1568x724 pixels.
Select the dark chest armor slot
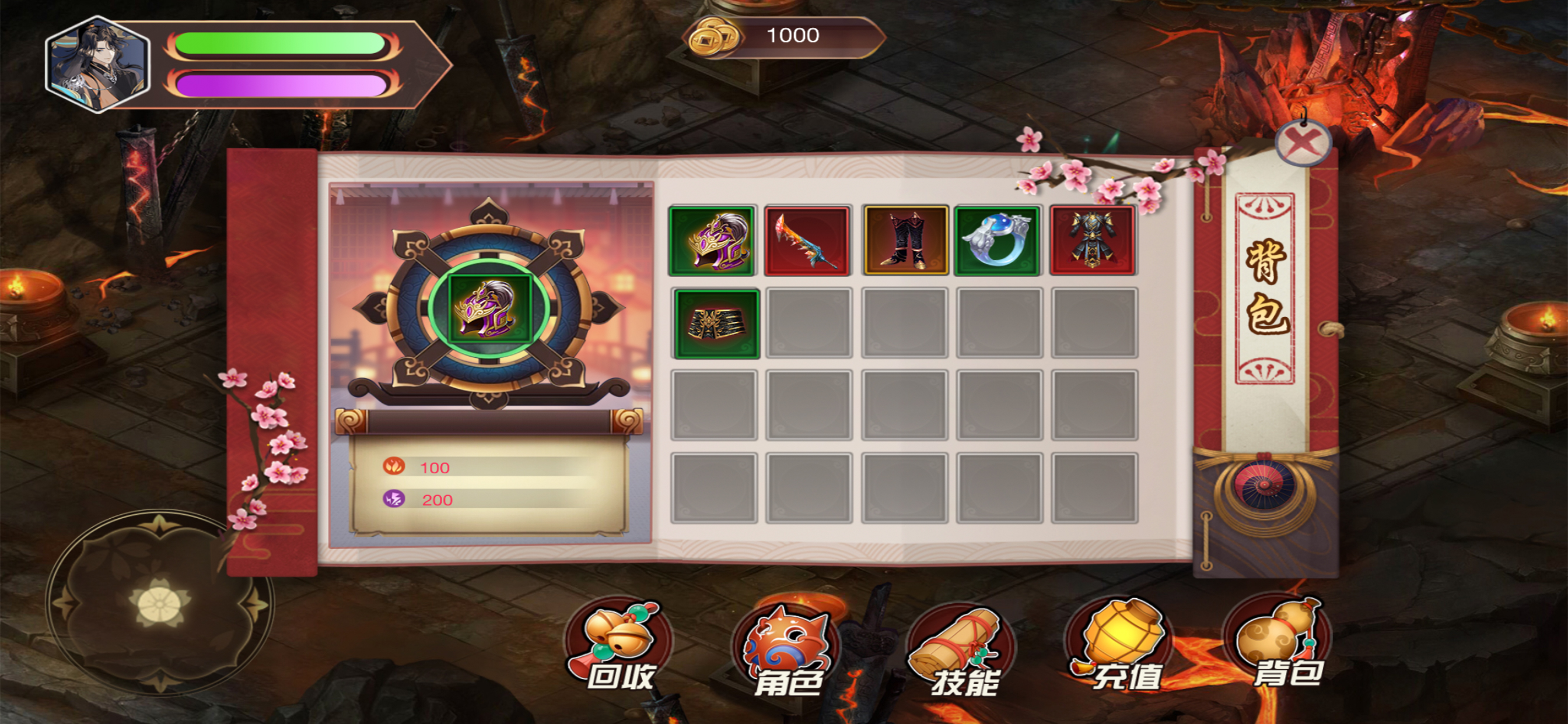coord(1093,241)
